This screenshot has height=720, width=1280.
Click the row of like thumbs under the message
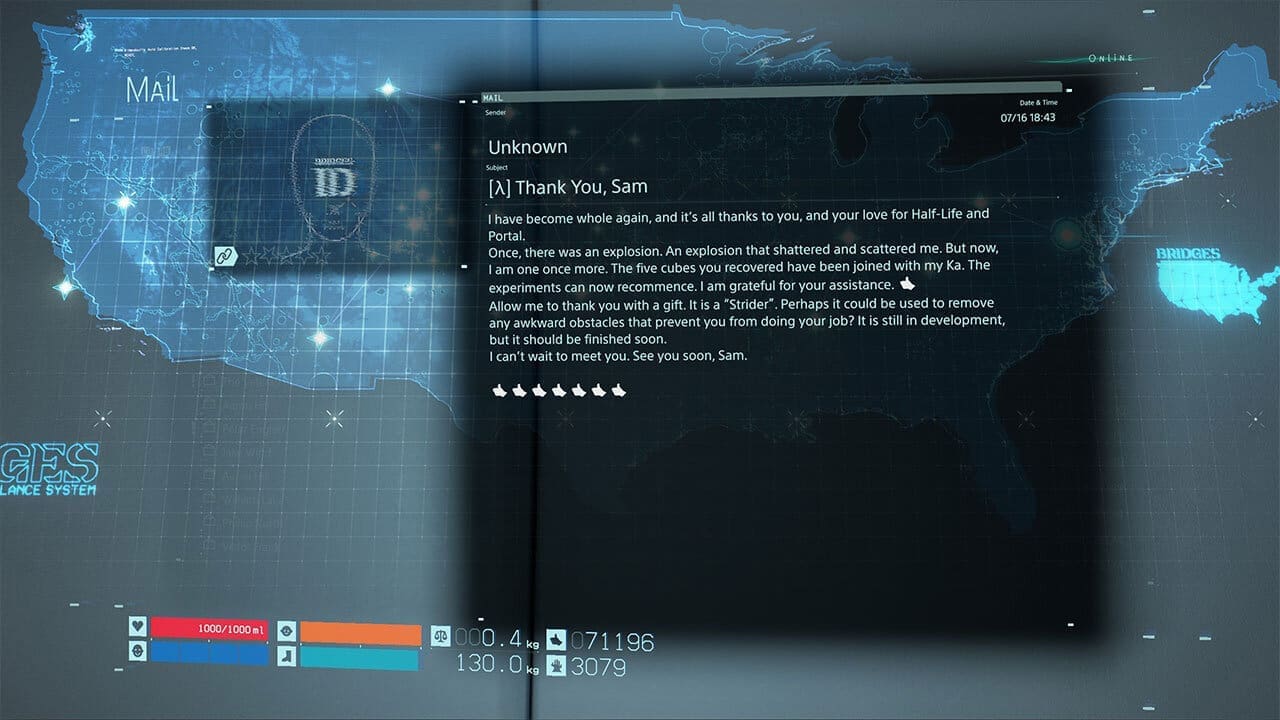559,389
